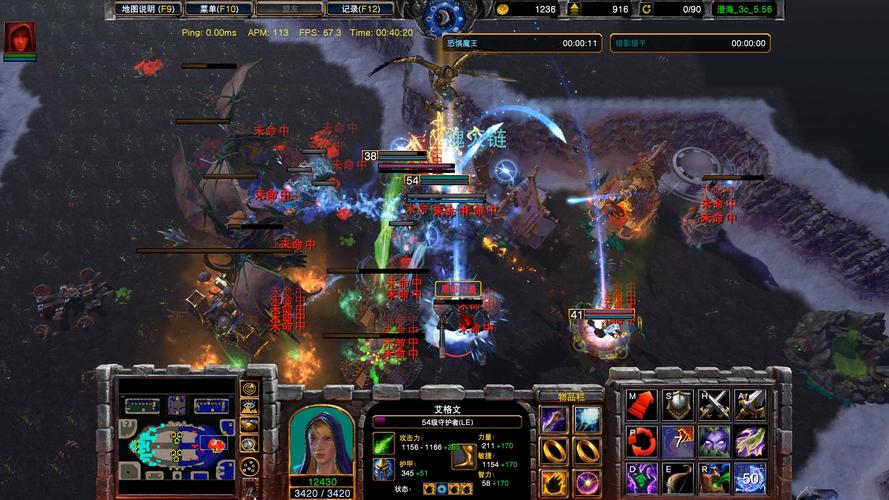Use the ability showing cooldown number 7
The width and height of the screenshot is (889, 500).
pyautogui.click(x=677, y=441)
